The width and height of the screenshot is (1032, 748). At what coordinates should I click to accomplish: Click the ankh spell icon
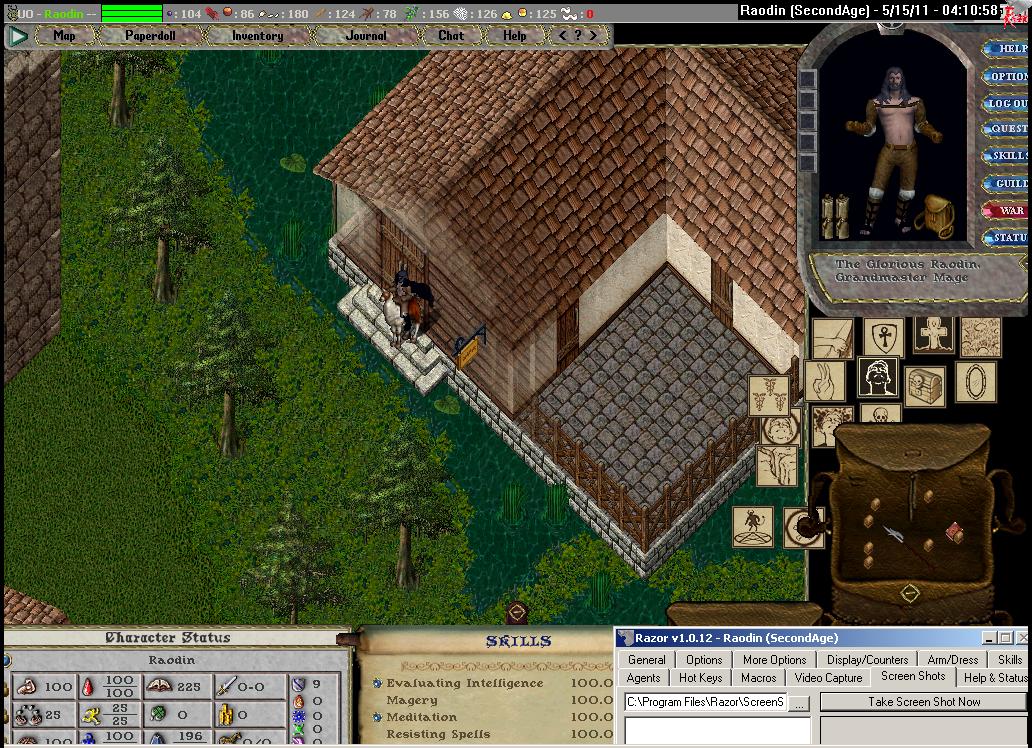[x=883, y=336]
